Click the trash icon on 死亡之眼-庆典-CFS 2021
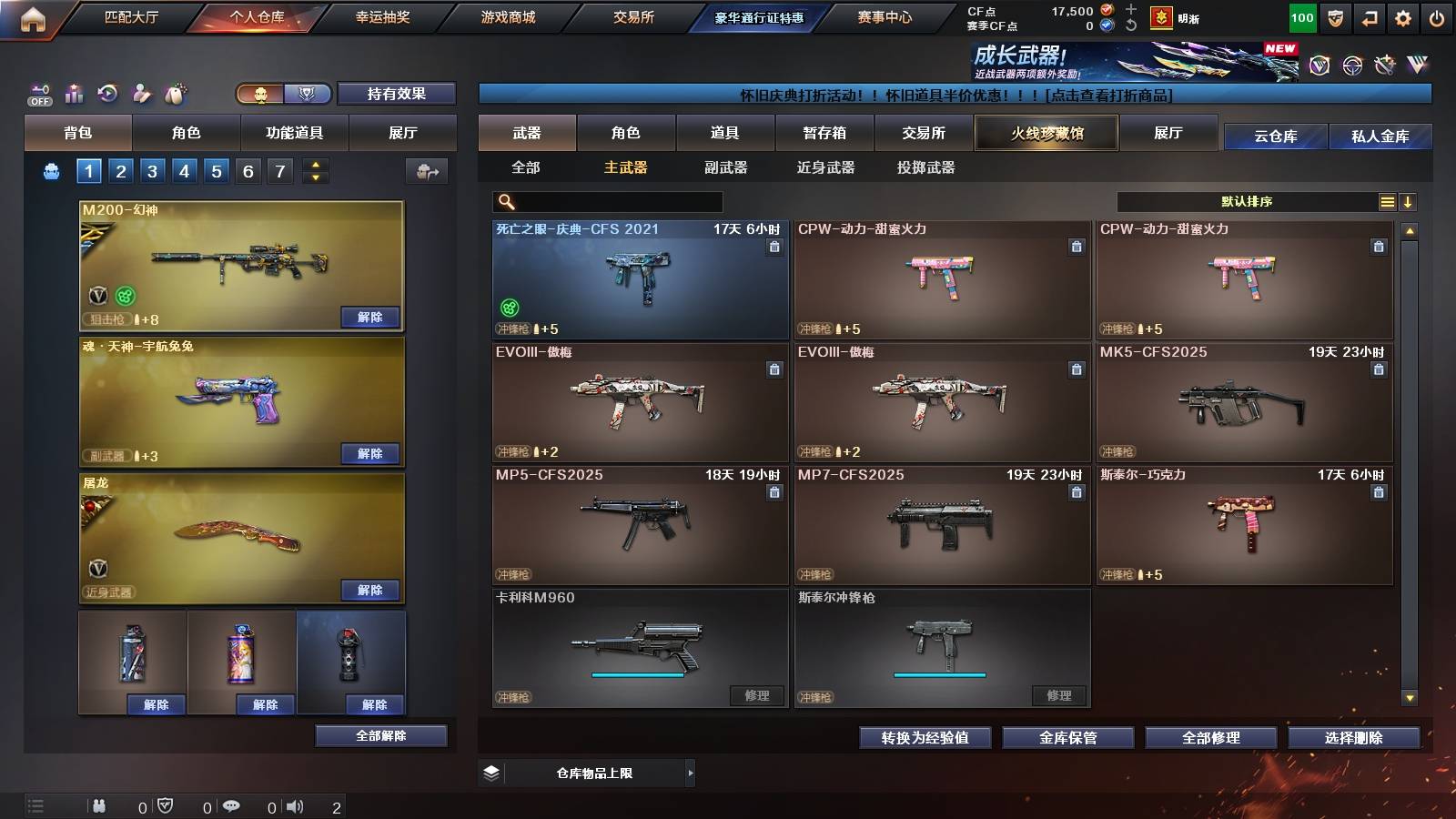The image size is (1456, 819). tap(775, 248)
